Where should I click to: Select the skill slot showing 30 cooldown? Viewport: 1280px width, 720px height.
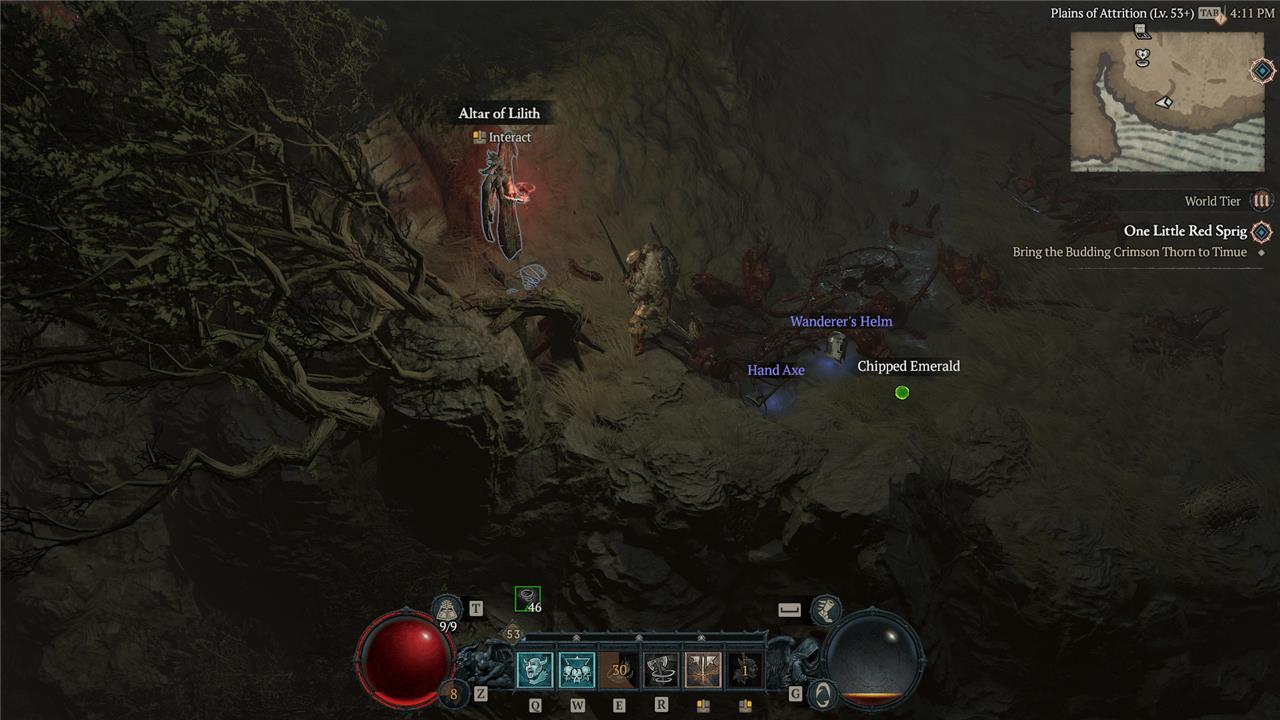tap(619, 669)
